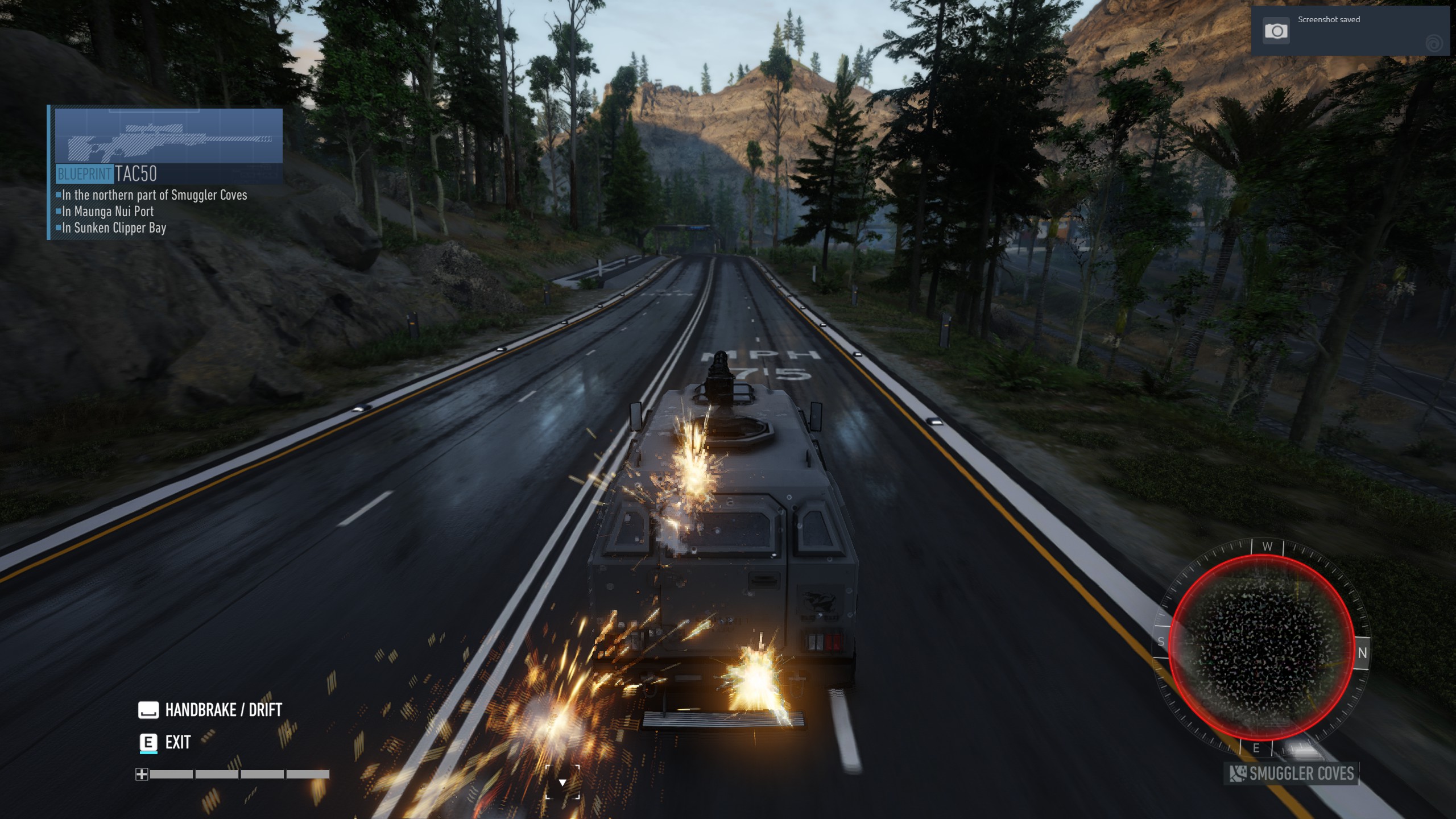Select the northern part of Smuggler Coves clue
Image resolution: width=1456 pixels, height=819 pixels.
pyautogui.click(x=154, y=195)
